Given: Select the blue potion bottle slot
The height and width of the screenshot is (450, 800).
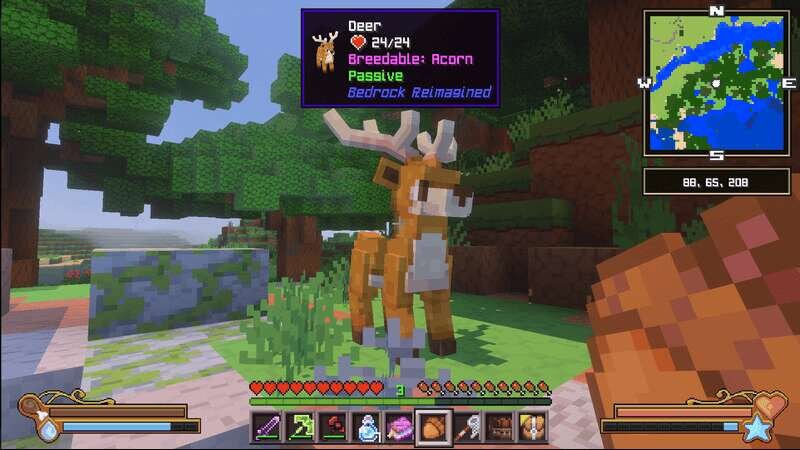Looking at the screenshot, I should coord(367,425).
